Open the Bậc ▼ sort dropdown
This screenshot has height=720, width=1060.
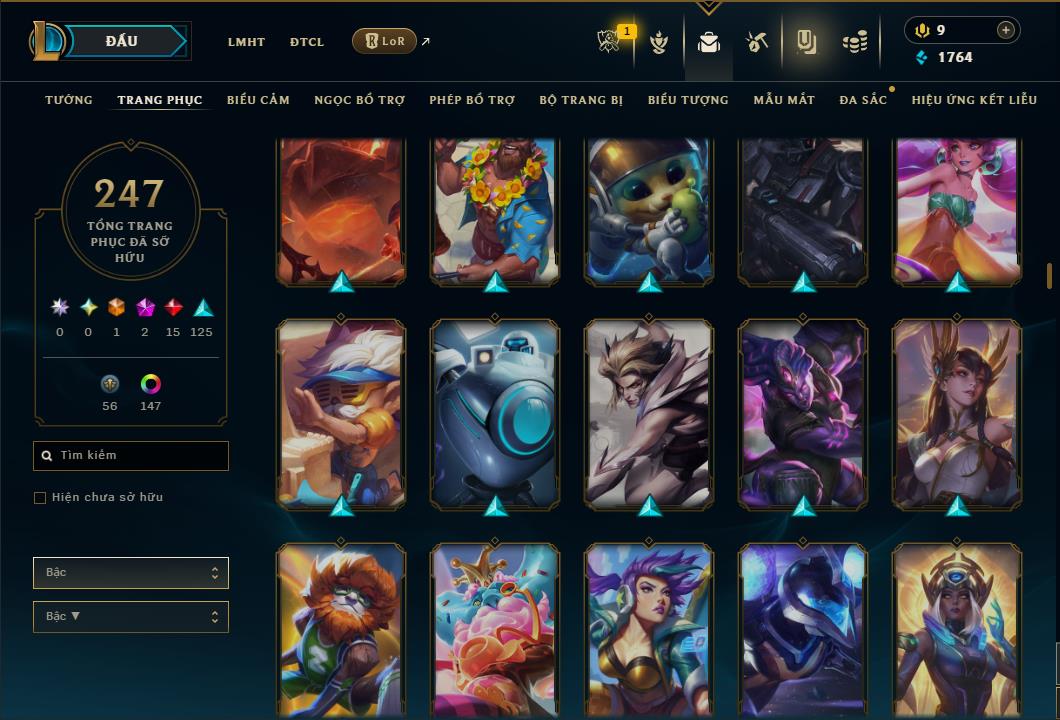click(131, 617)
